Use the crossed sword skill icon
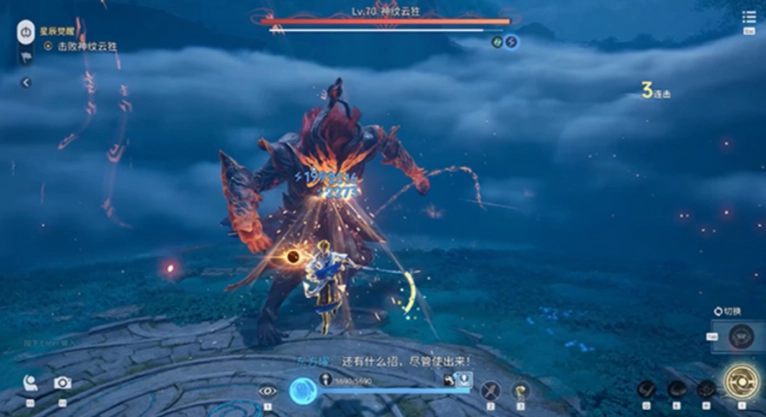The width and height of the screenshot is (766, 417). (x=490, y=390)
